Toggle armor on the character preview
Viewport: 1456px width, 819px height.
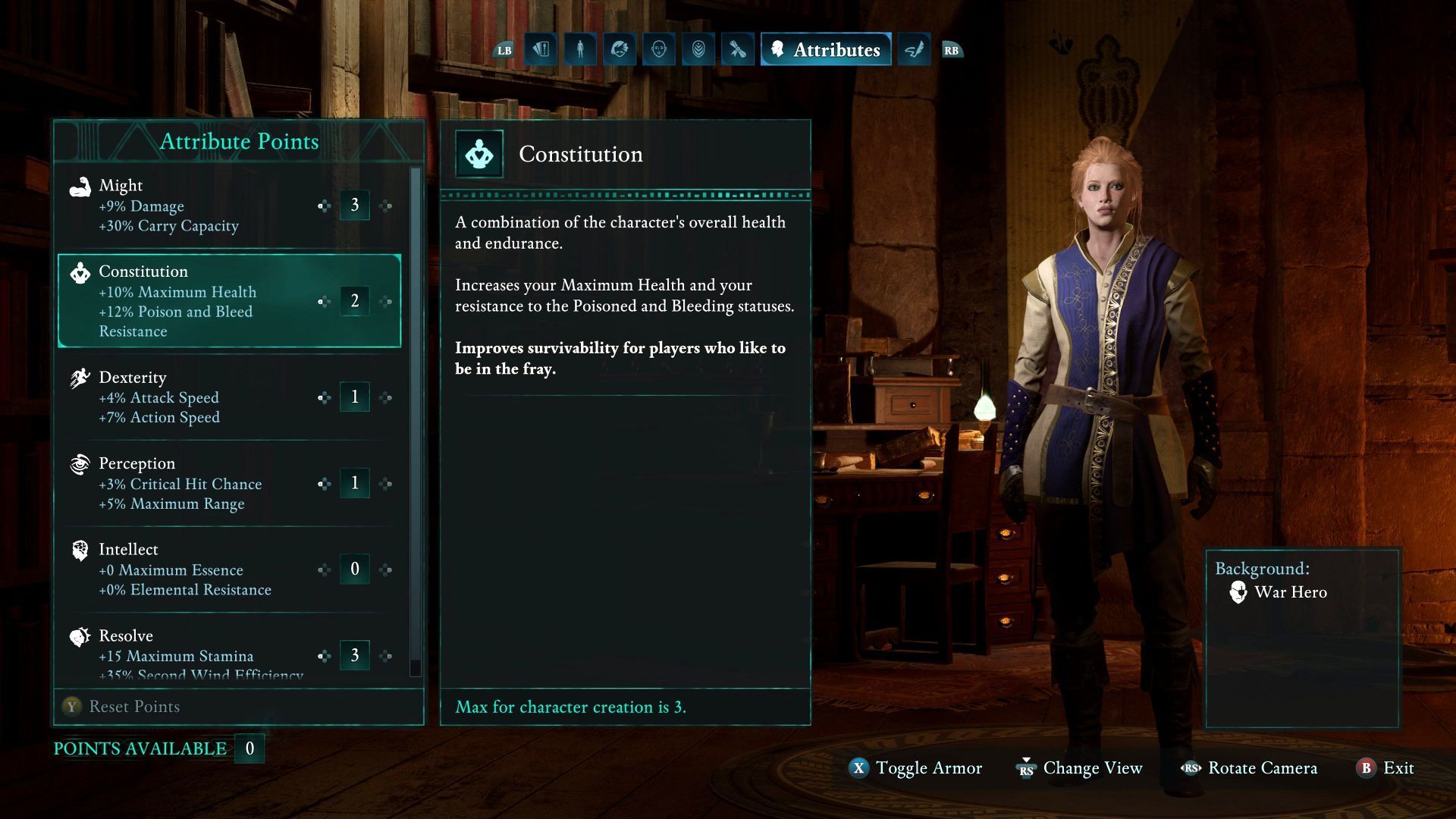[x=916, y=768]
